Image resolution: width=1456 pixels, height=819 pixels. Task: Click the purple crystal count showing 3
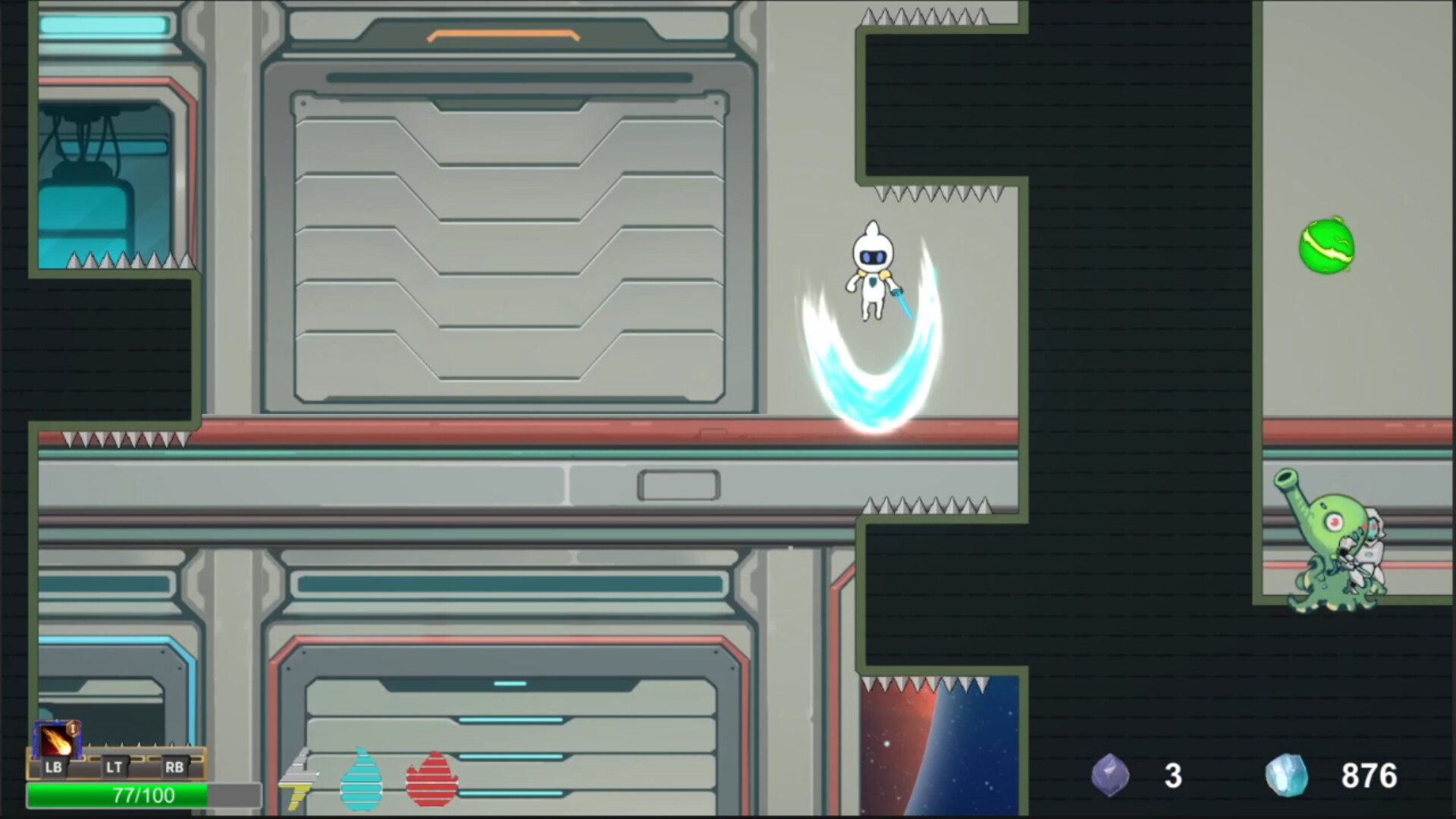tap(1172, 775)
